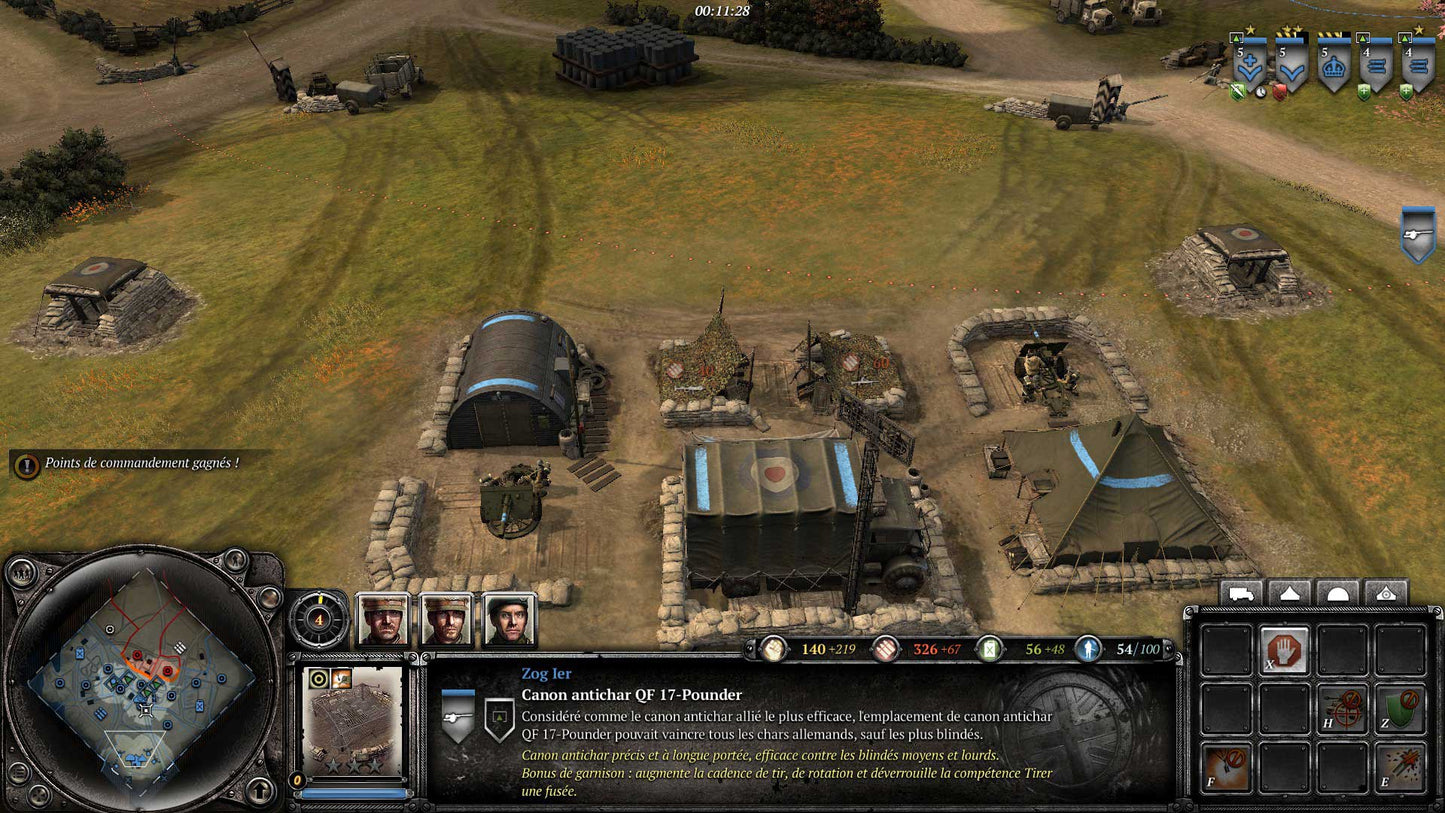1445x813 pixels.
Task: Click the garrison badge next to the gun emblem in the info panel
Action: 500,718
